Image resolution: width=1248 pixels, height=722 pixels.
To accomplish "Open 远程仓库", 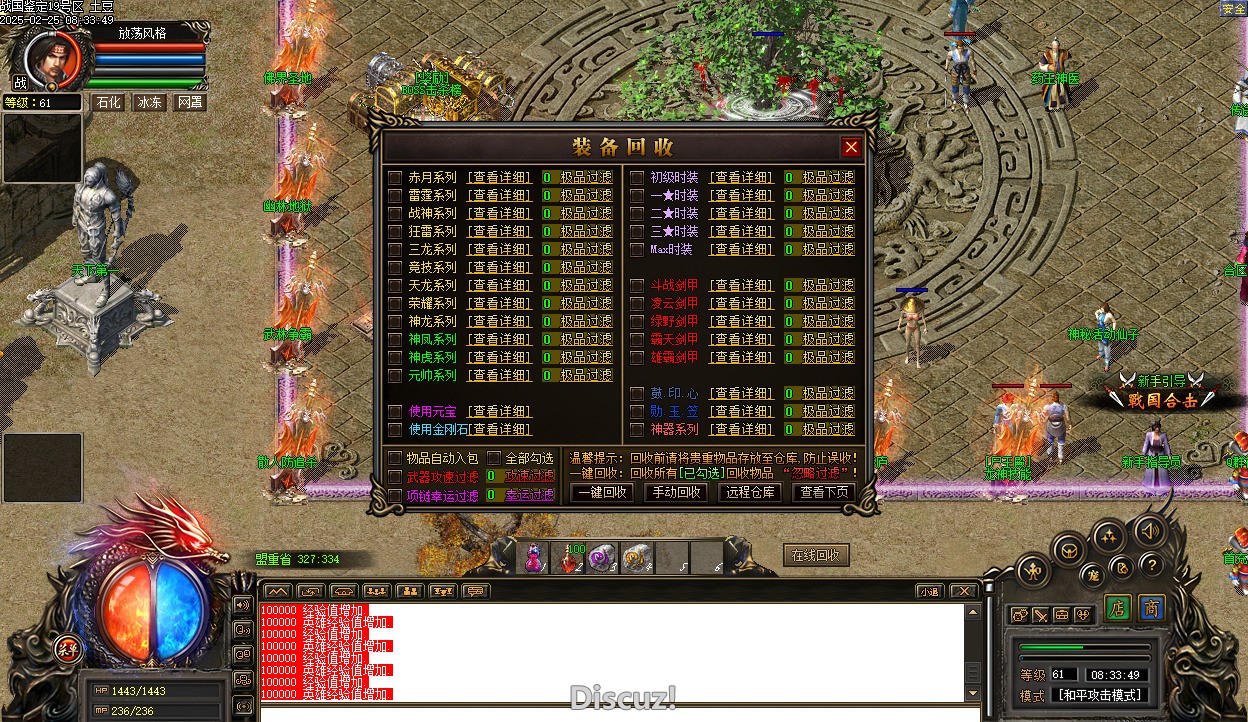I will (x=750, y=492).
